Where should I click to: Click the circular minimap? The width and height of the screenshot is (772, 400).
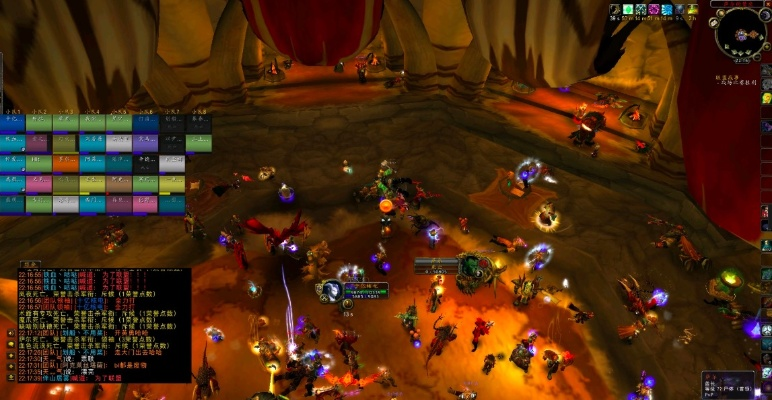[x=740, y=33]
